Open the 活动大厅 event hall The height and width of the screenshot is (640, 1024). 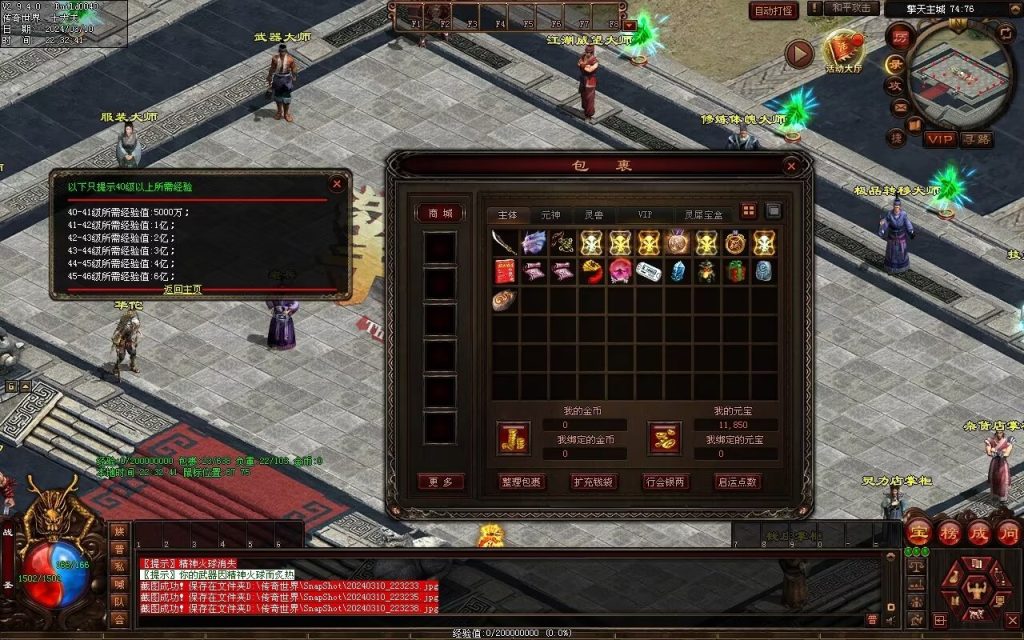[841, 52]
